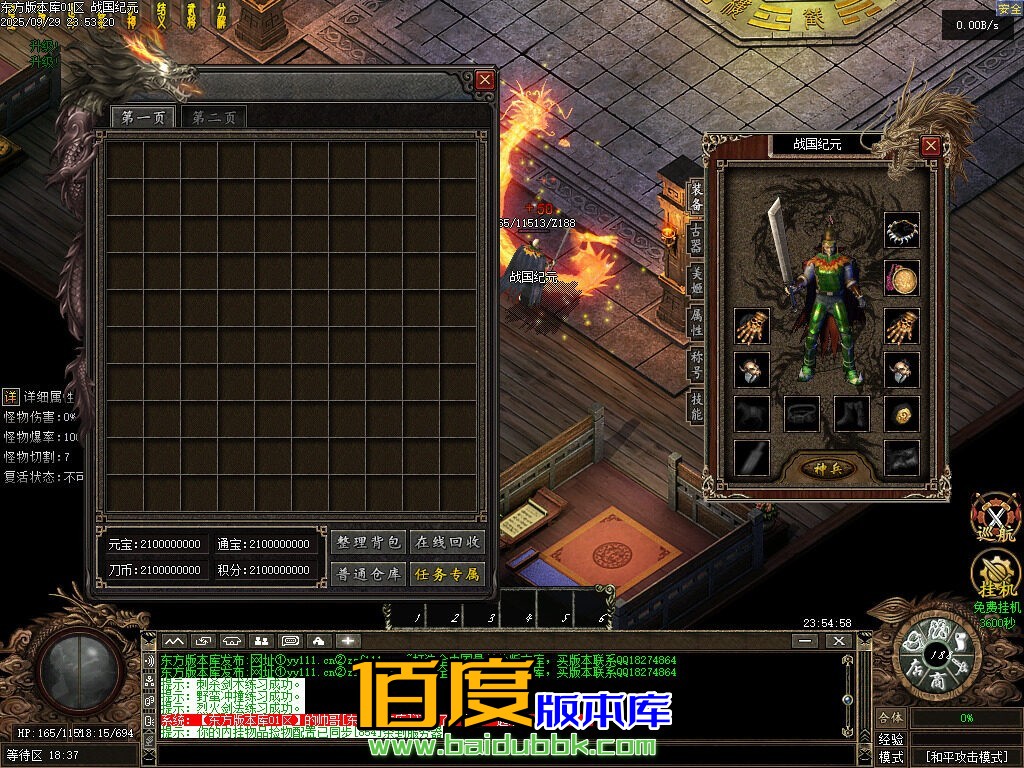The width and height of the screenshot is (1024, 768).
Task: Change the 和平攻击模式 attack mode
Action: [x=966, y=757]
